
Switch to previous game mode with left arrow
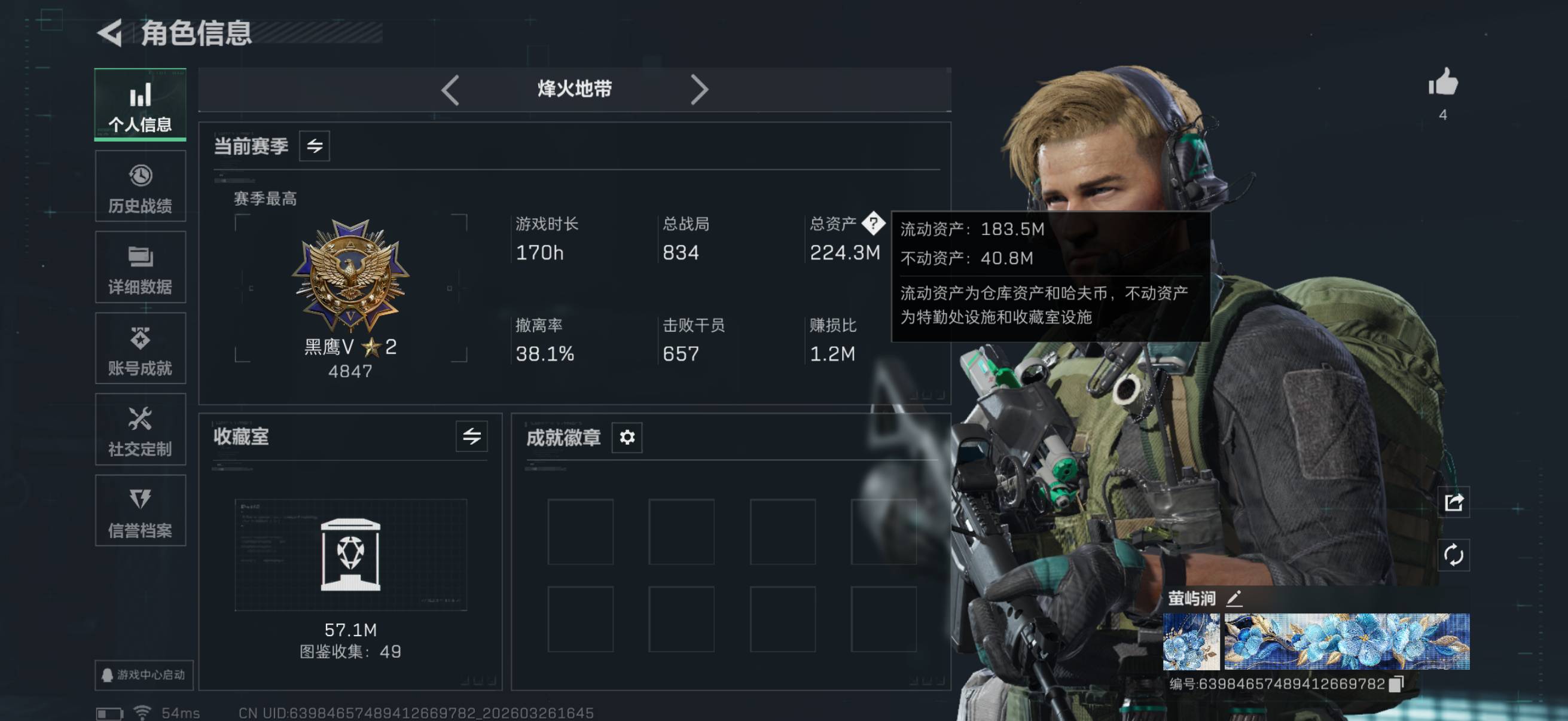(x=450, y=90)
